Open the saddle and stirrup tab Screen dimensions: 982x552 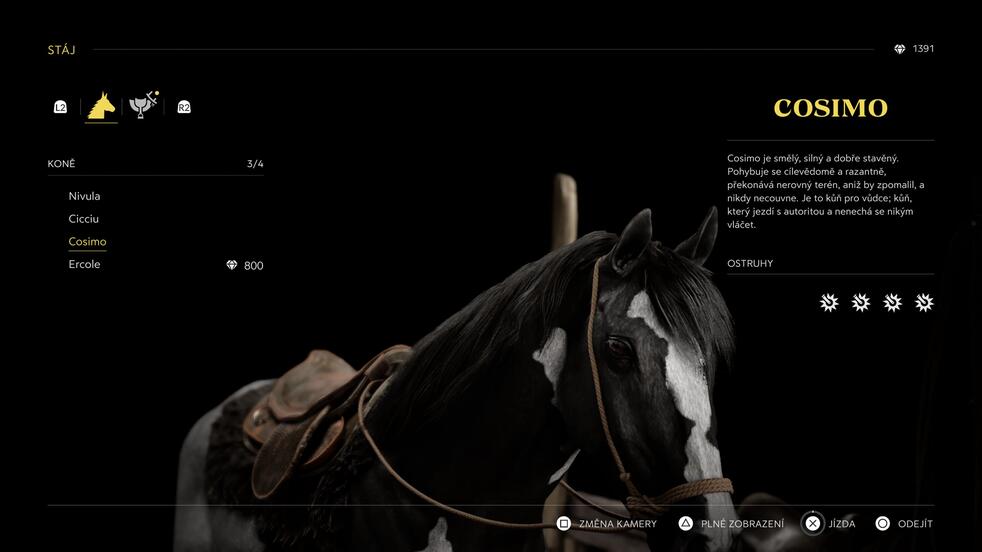pos(143,105)
